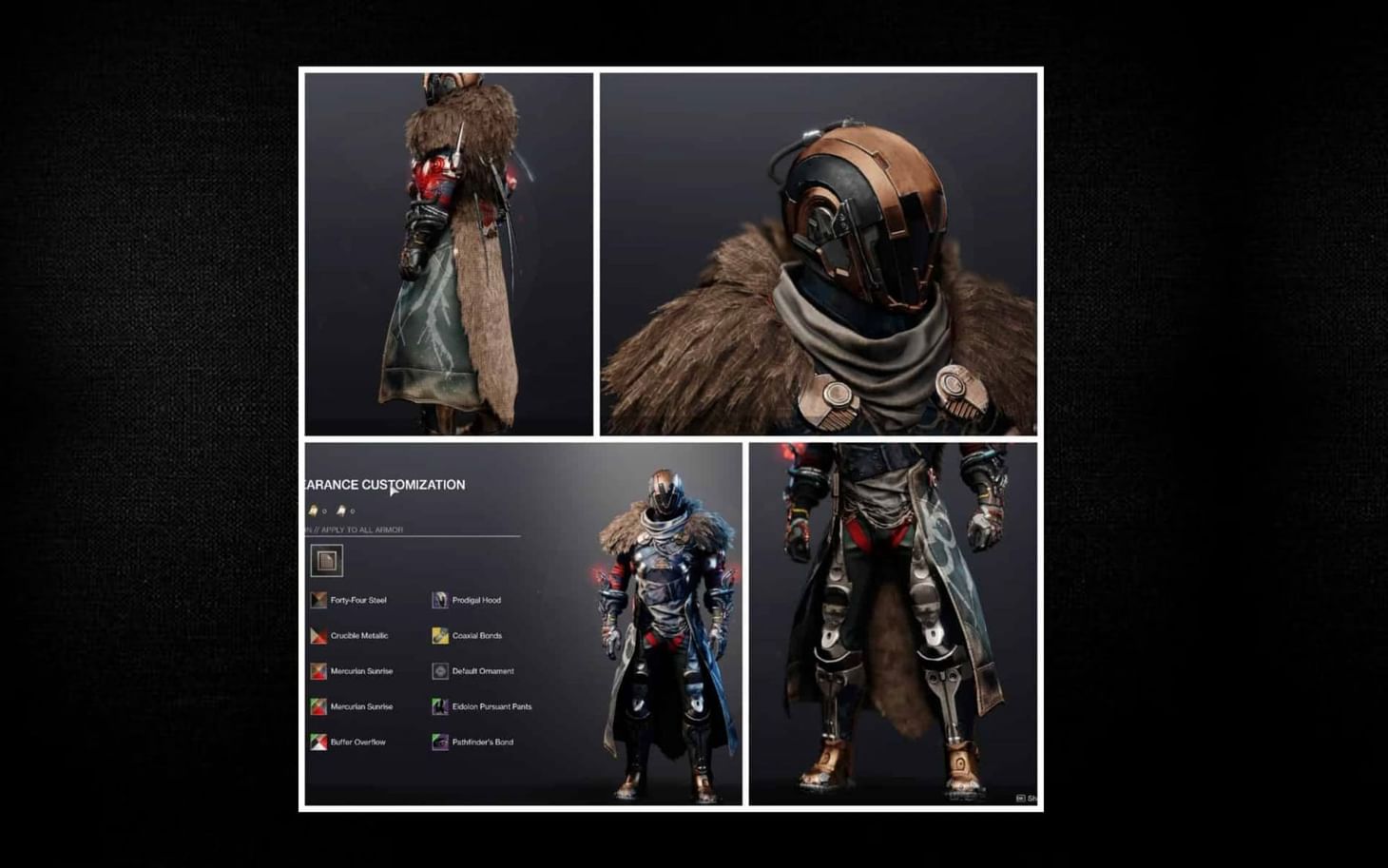The height and width of the screenshot is (868, 1388).
Task: Click the Default Ornament label text
Action: coord(485,670)
